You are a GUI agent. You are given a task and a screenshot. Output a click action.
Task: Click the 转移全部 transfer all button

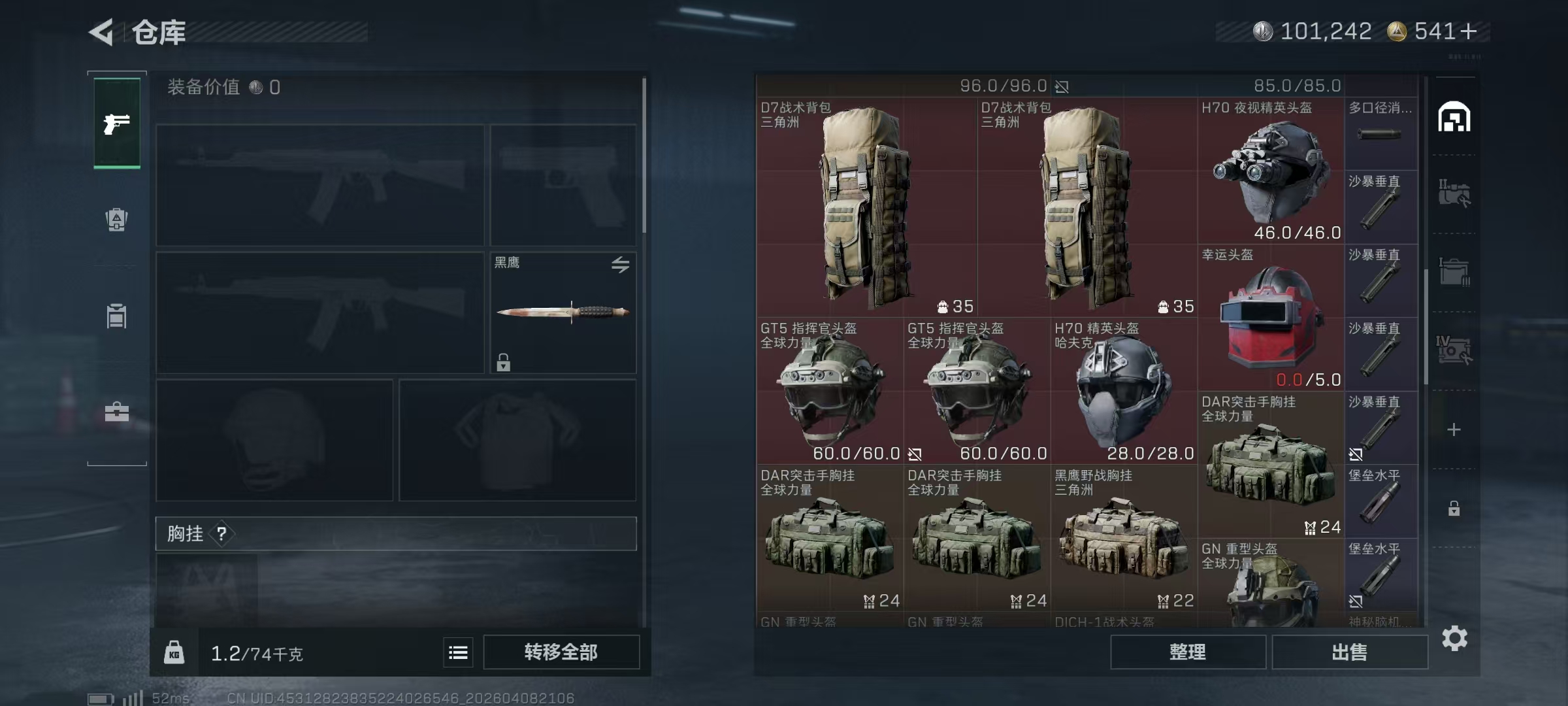[x=562, y=652]
